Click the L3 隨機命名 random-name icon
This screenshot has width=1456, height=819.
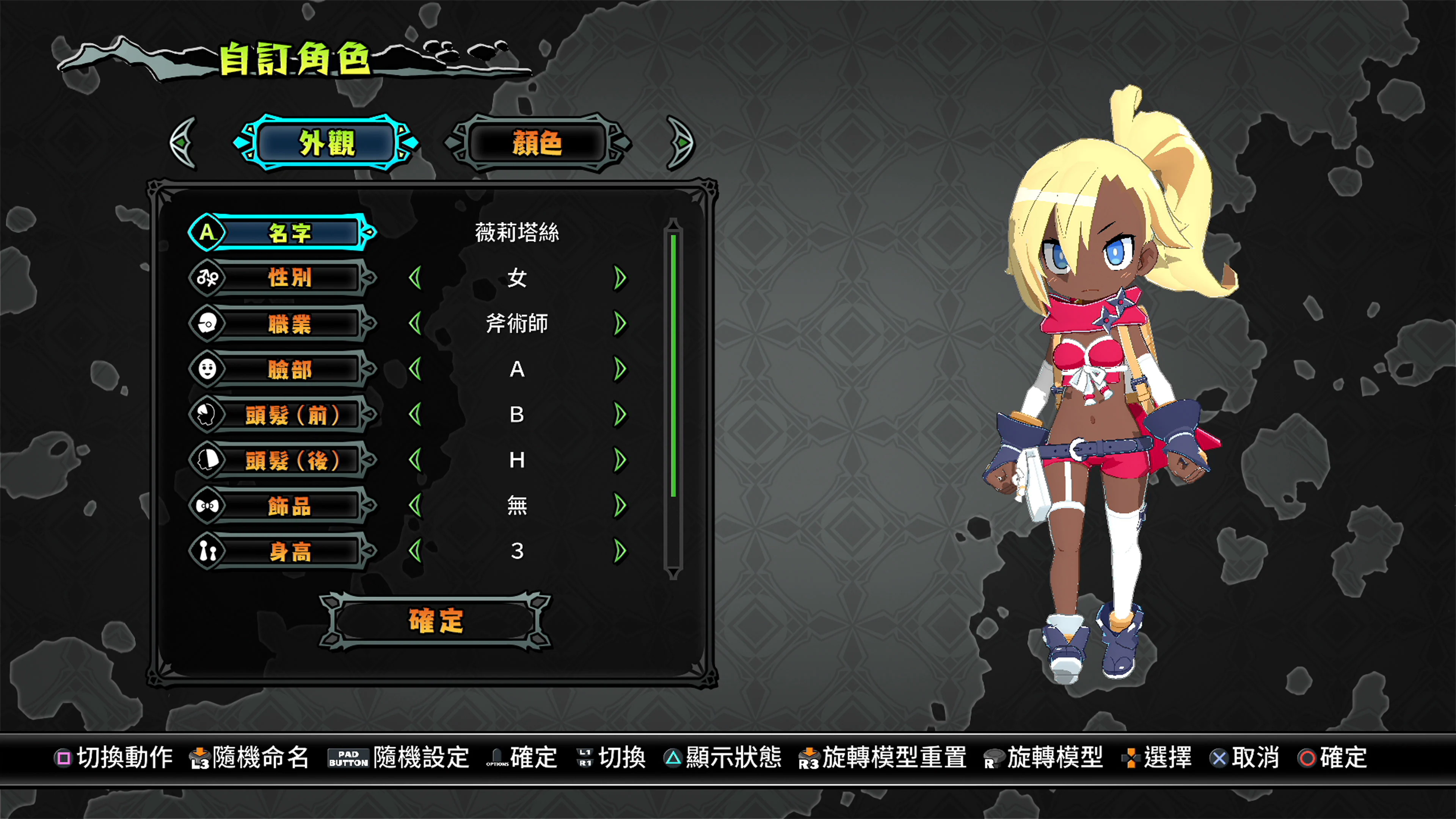tap(201, 757)
